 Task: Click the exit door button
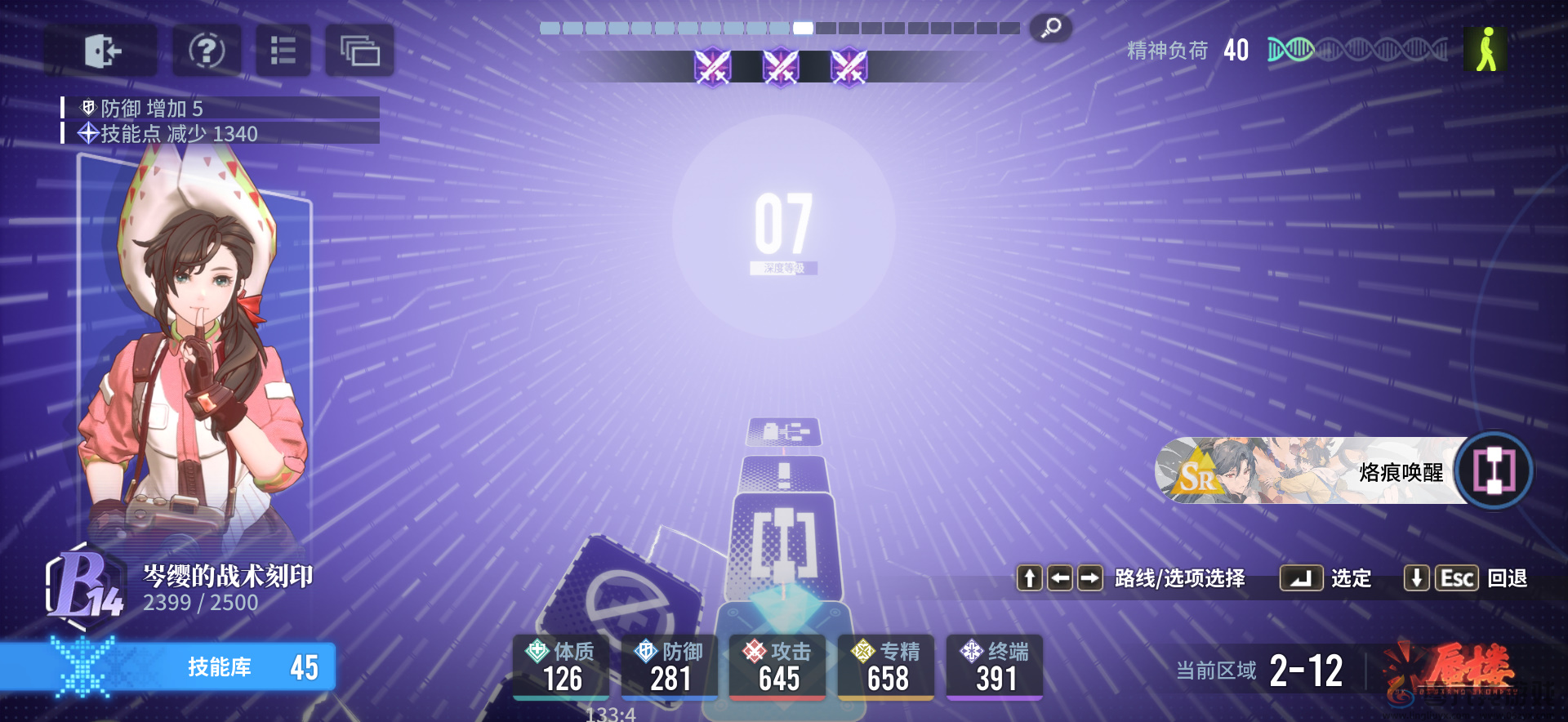tap(101, 51)
